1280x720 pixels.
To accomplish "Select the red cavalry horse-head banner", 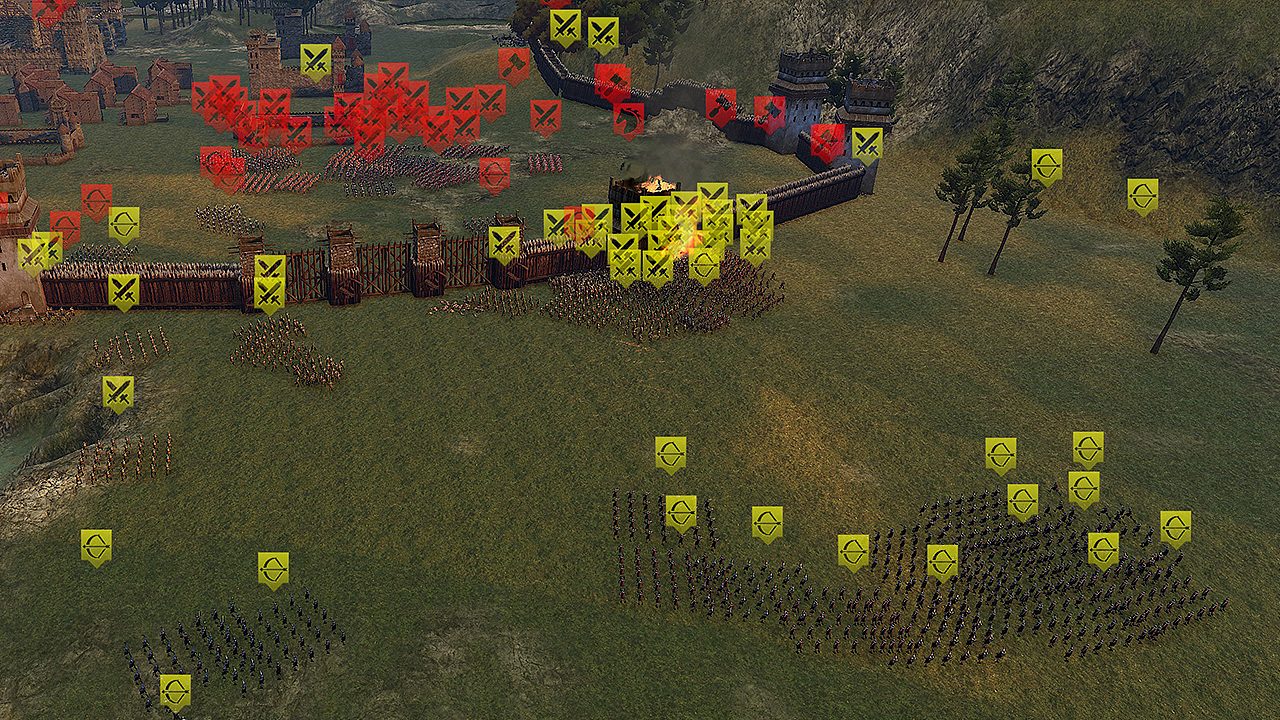I will coord(628,119).
